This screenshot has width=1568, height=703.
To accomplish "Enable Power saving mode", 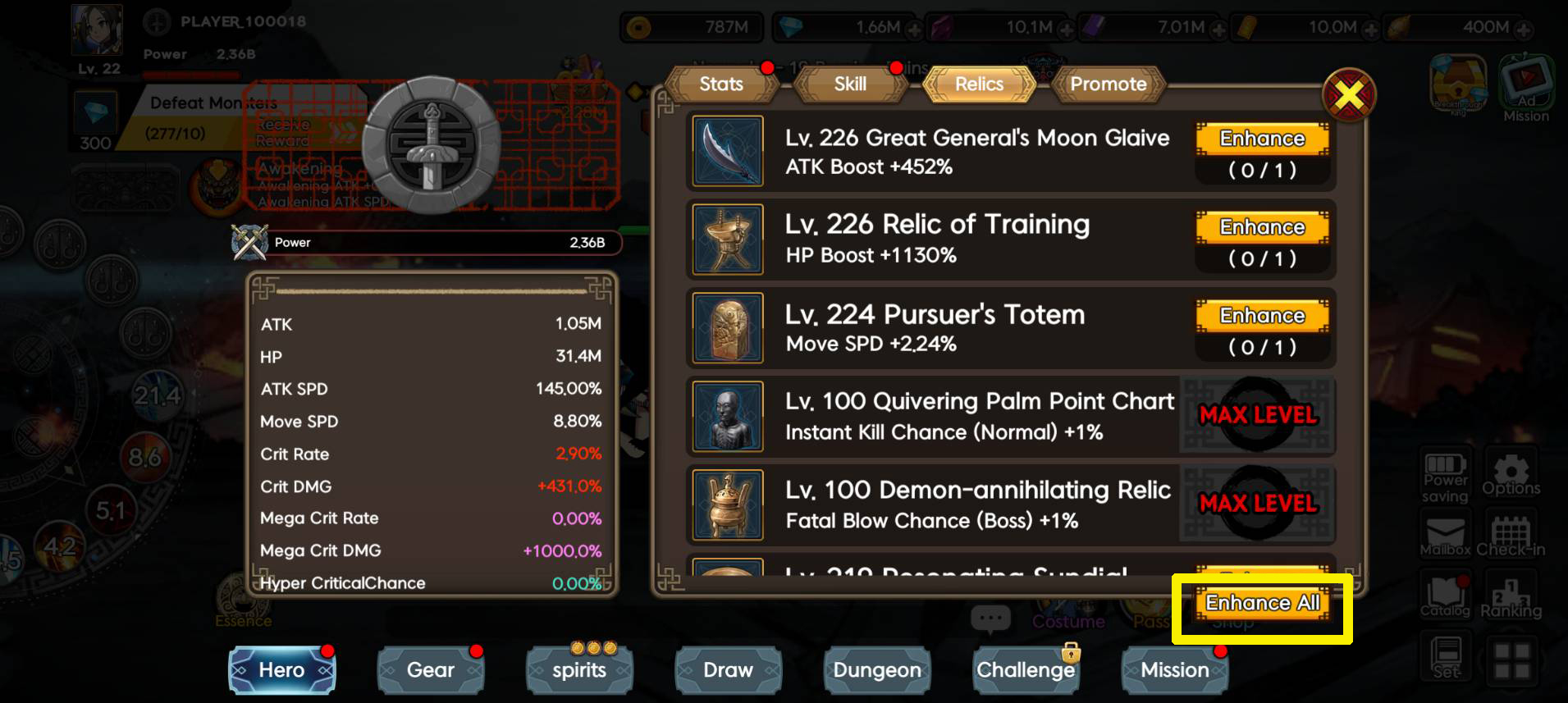I will pyautogui.click(x=1445, y=474).
